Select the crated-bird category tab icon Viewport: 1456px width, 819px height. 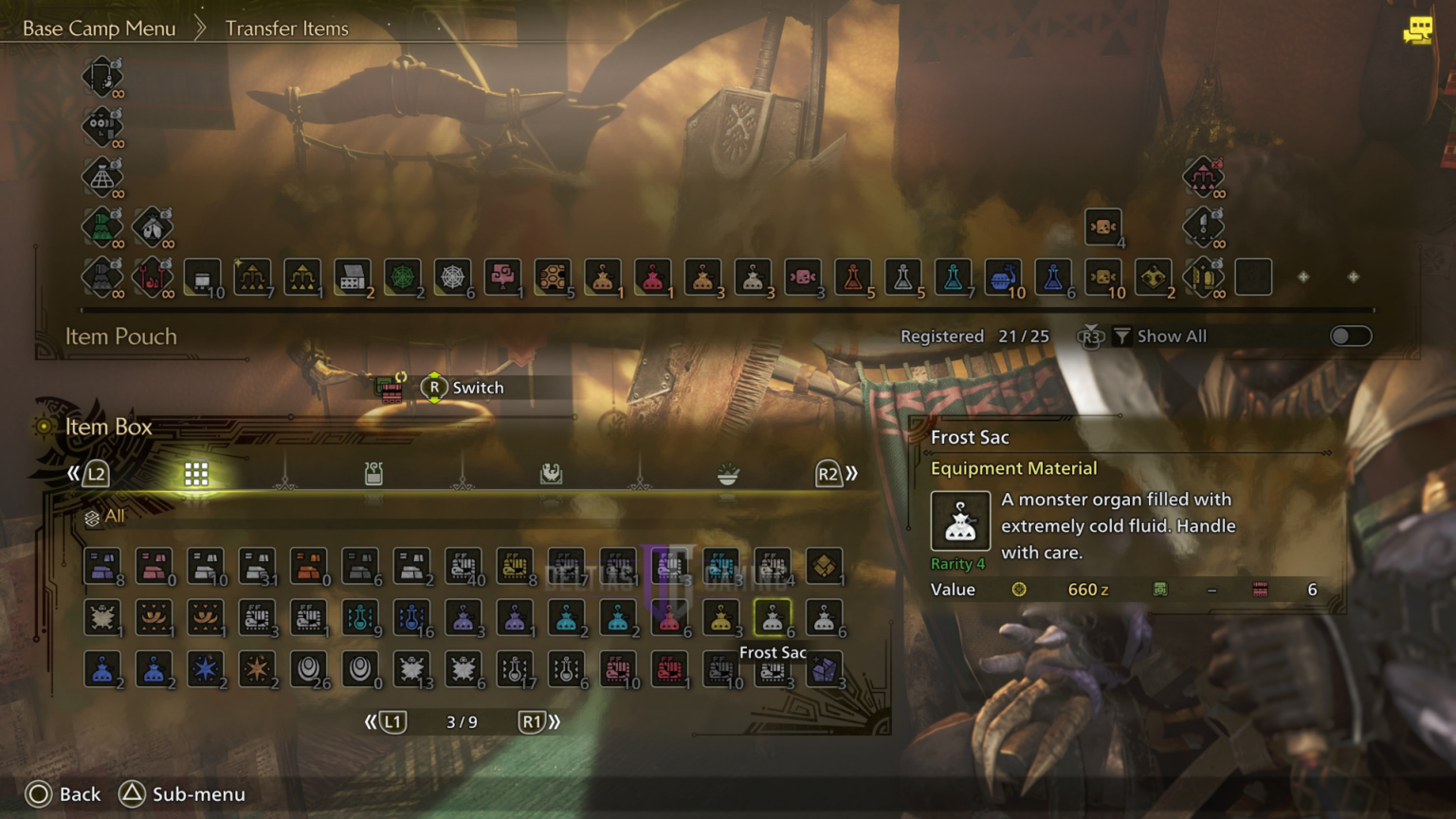[551, 473]
